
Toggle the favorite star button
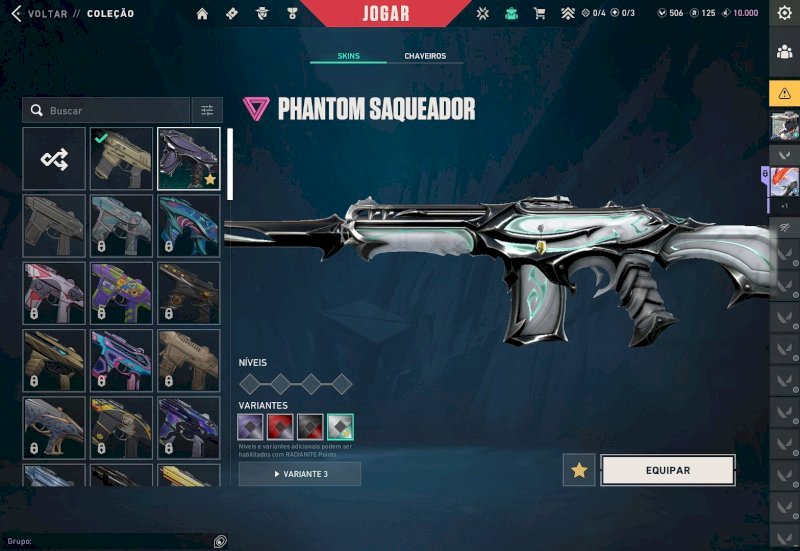coord(579,470)
